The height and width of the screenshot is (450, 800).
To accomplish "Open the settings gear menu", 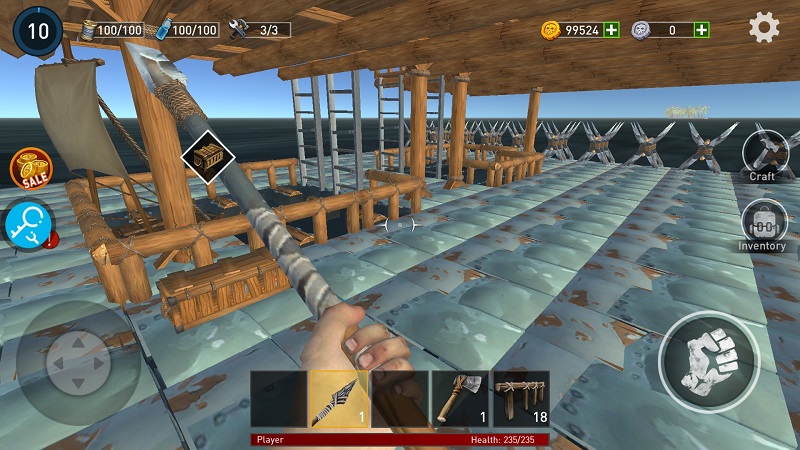I will click(764, 28).
